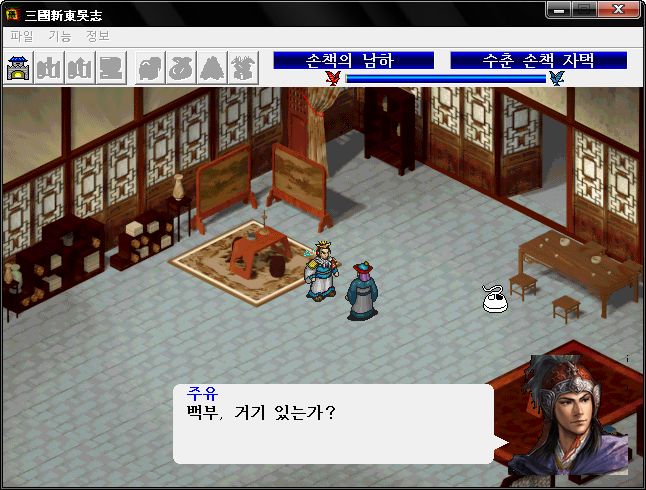This screenshot has height=490, width=646.
Task: Open the 기능 menu
Action: (x=59, y=36)
